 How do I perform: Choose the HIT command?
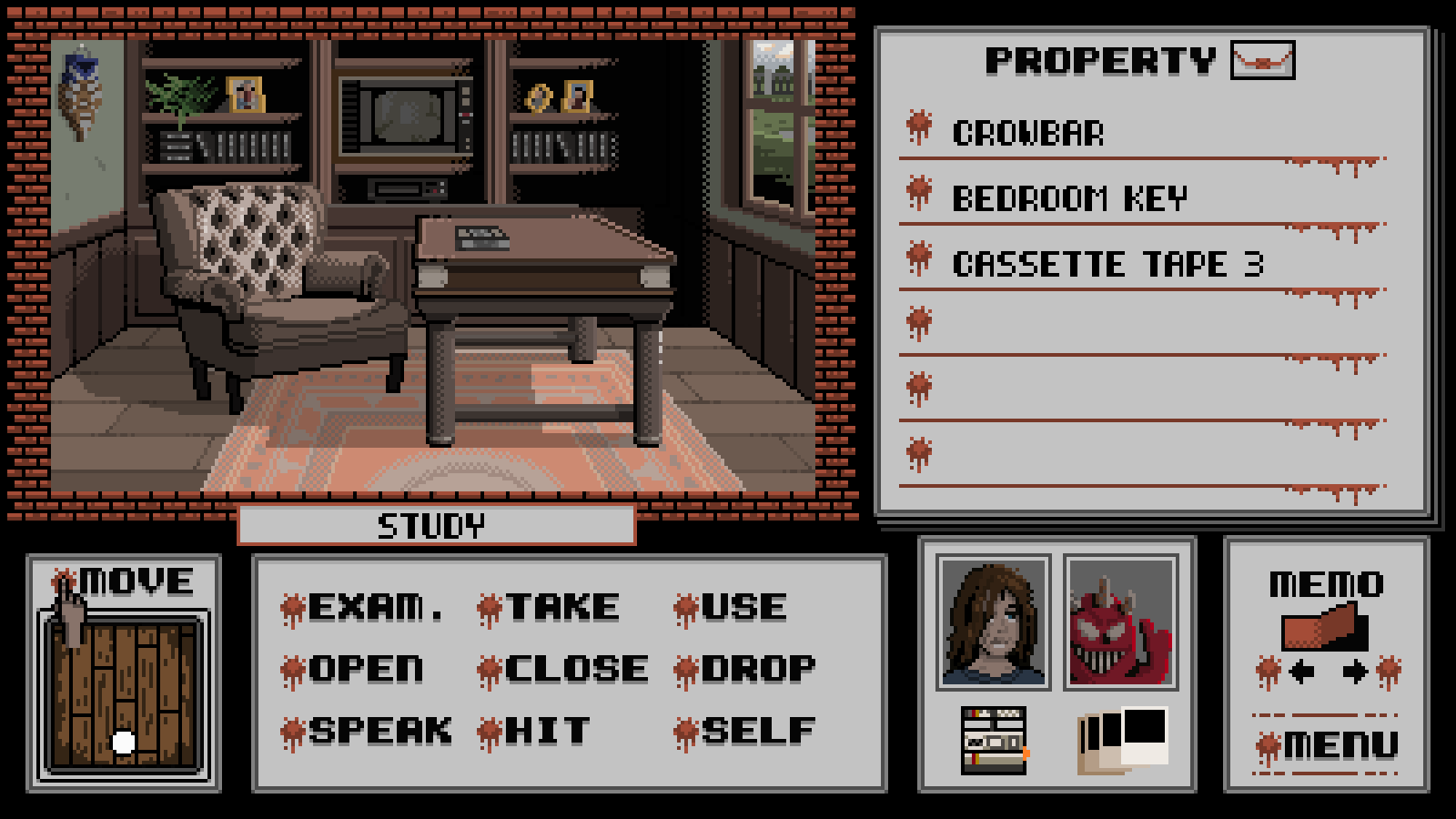546,731
